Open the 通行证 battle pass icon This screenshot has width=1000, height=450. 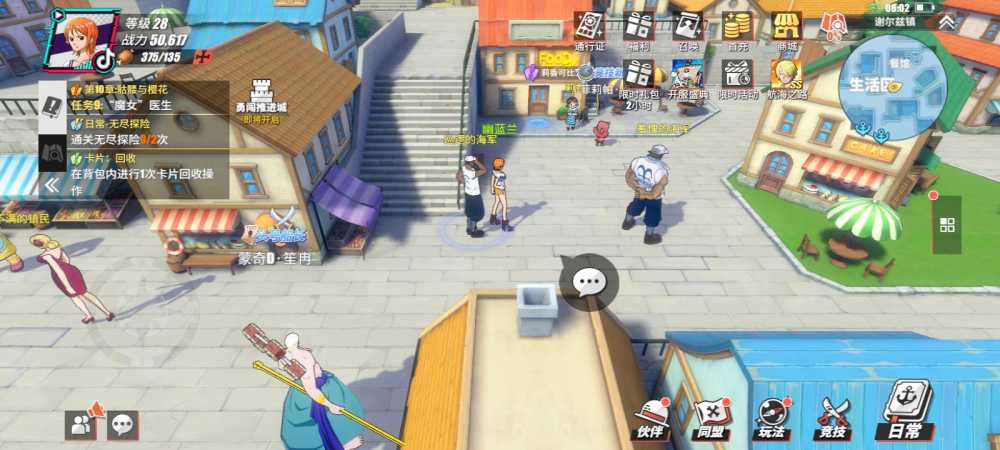click(589, 27)
